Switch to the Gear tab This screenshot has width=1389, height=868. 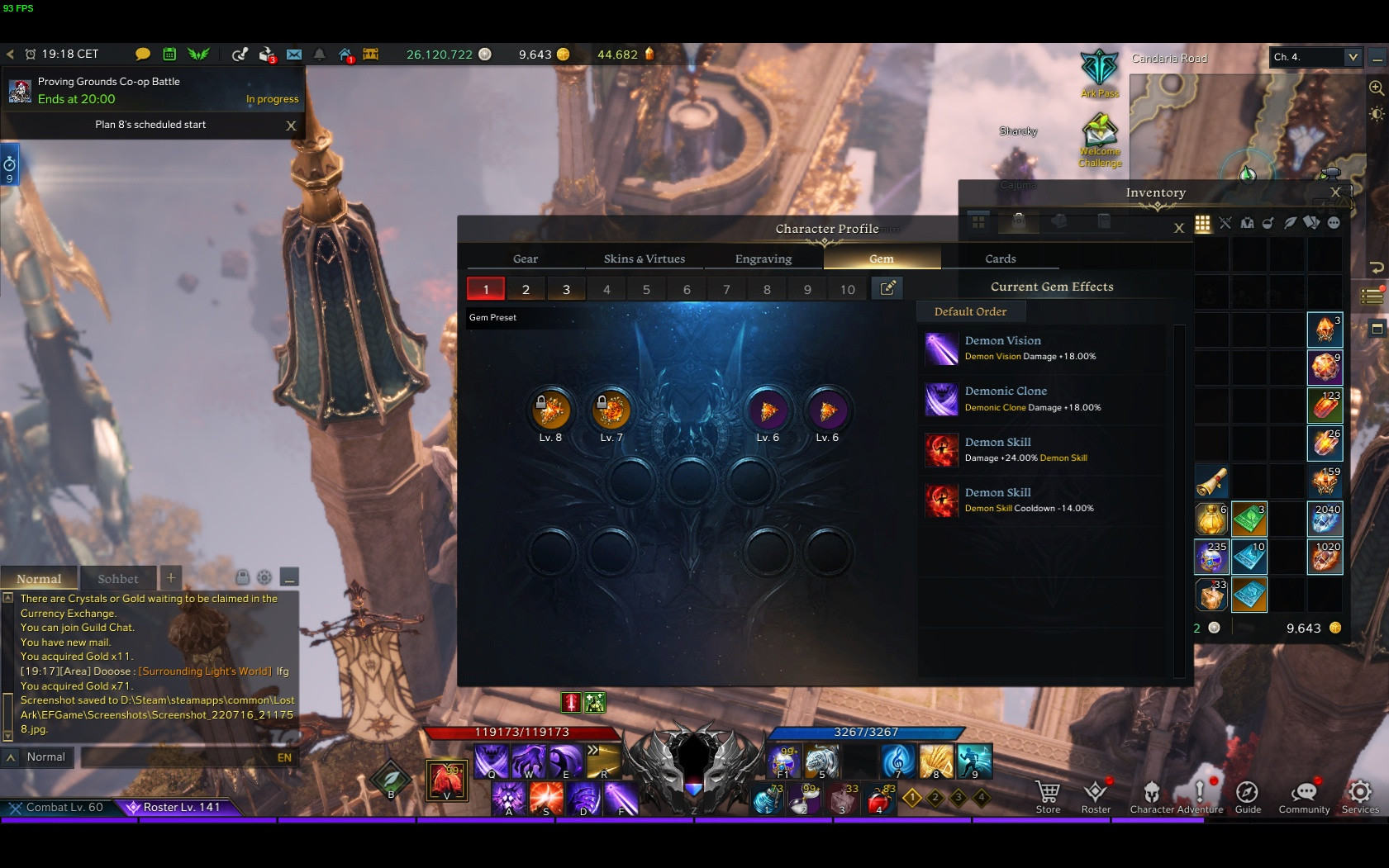coord(526,259)
